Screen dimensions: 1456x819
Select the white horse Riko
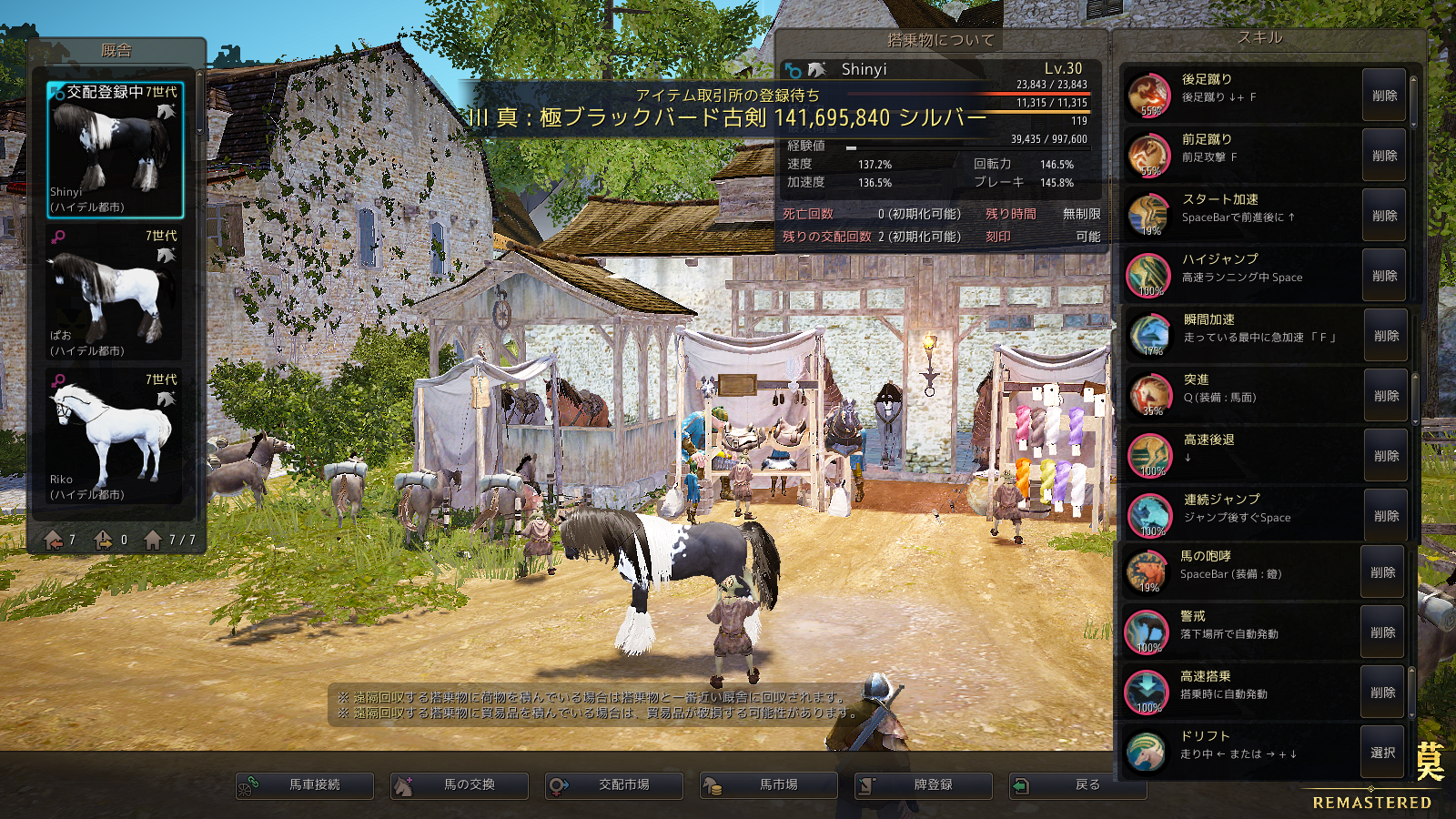point(116,437)
